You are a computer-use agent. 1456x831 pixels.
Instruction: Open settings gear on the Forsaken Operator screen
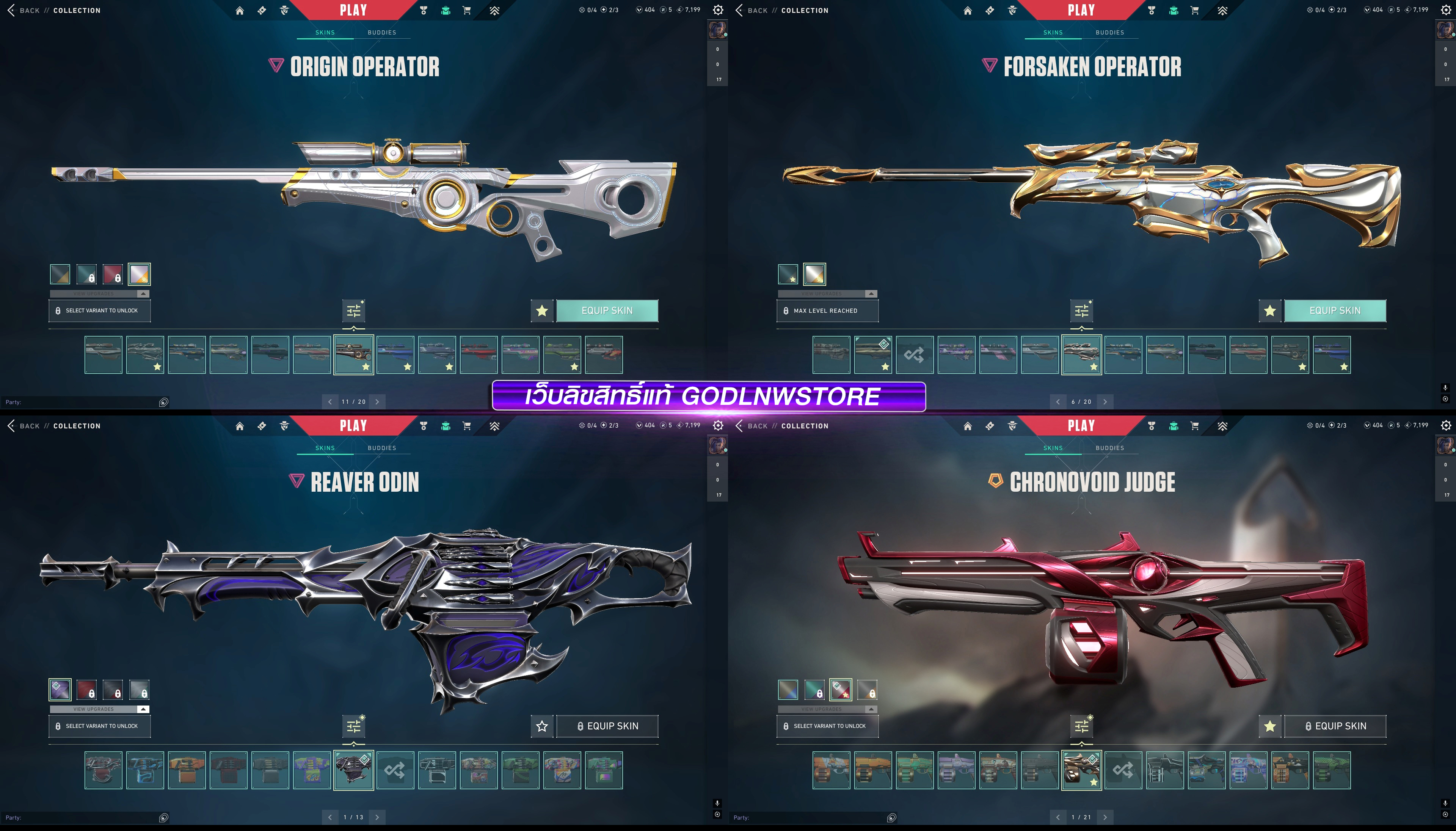point(1446,10)
